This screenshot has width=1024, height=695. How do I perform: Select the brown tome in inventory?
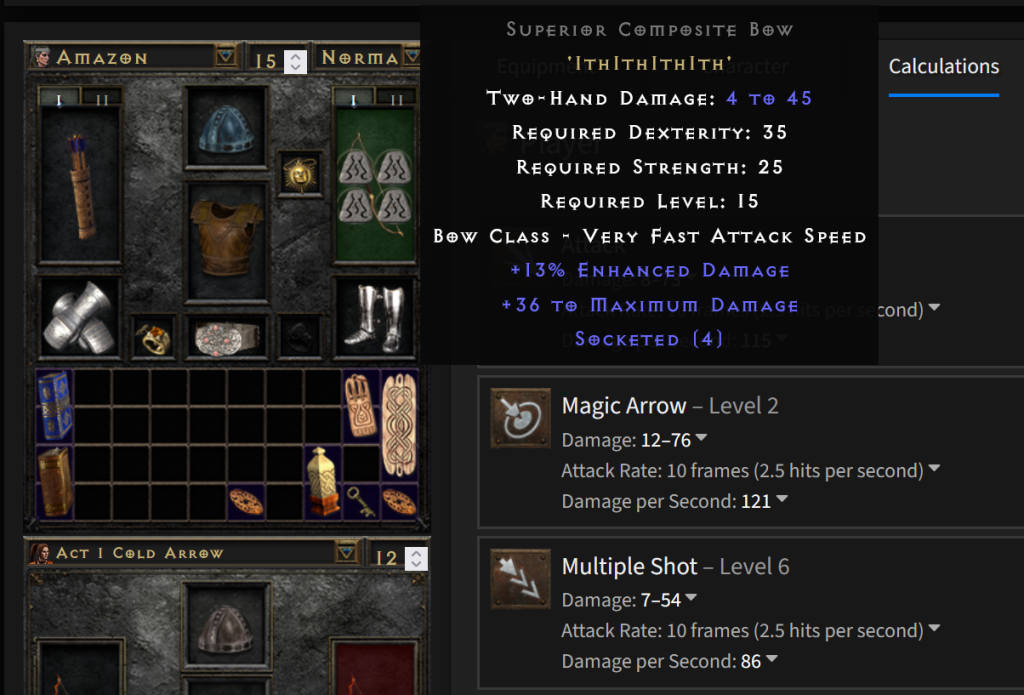click(x=55, y=481)
